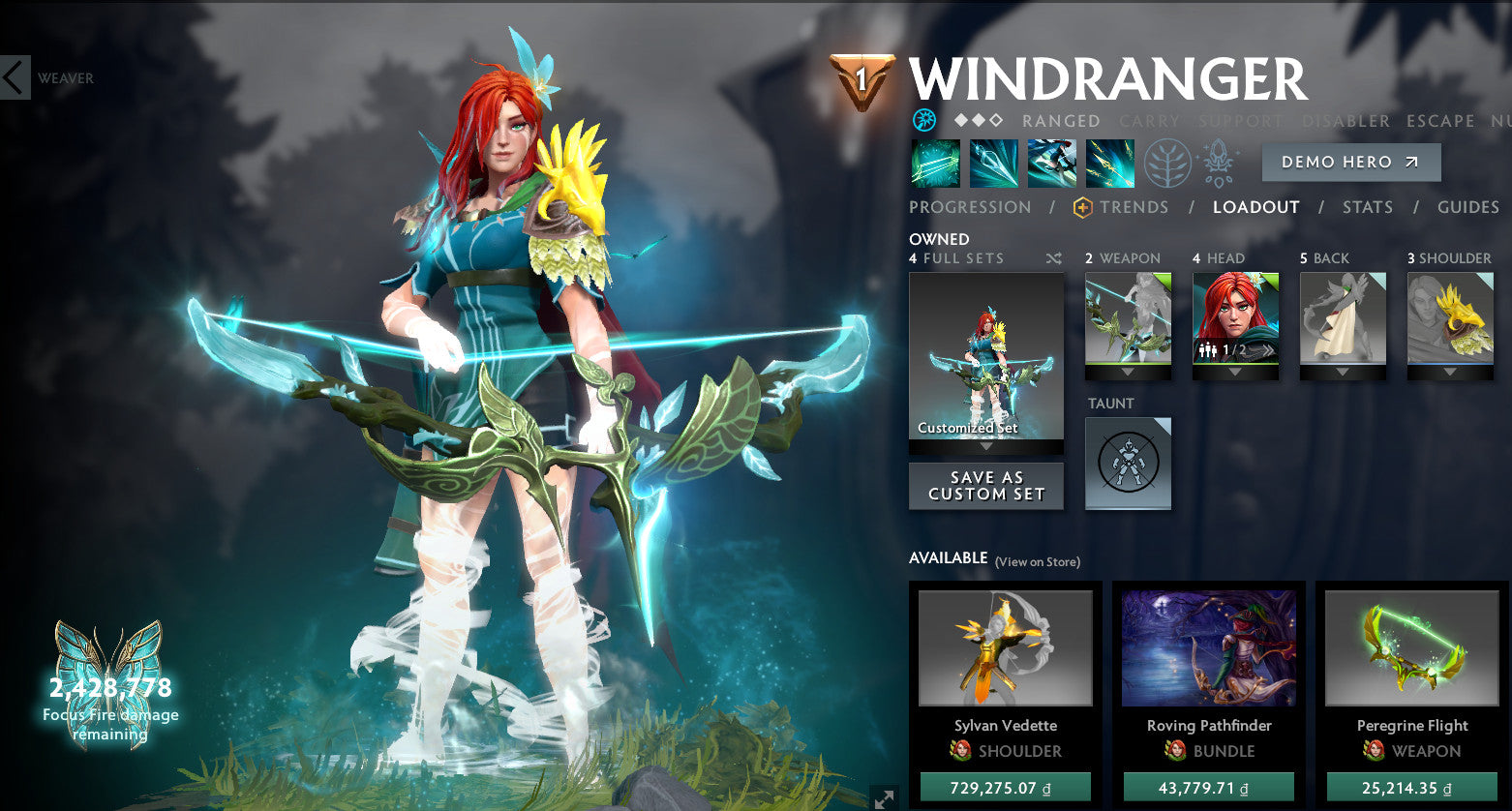Image resolution: width=1512 pixels, height=811 pixels.
Task: Select the Windrun ability icon
Action: [x=1052, y=163]
